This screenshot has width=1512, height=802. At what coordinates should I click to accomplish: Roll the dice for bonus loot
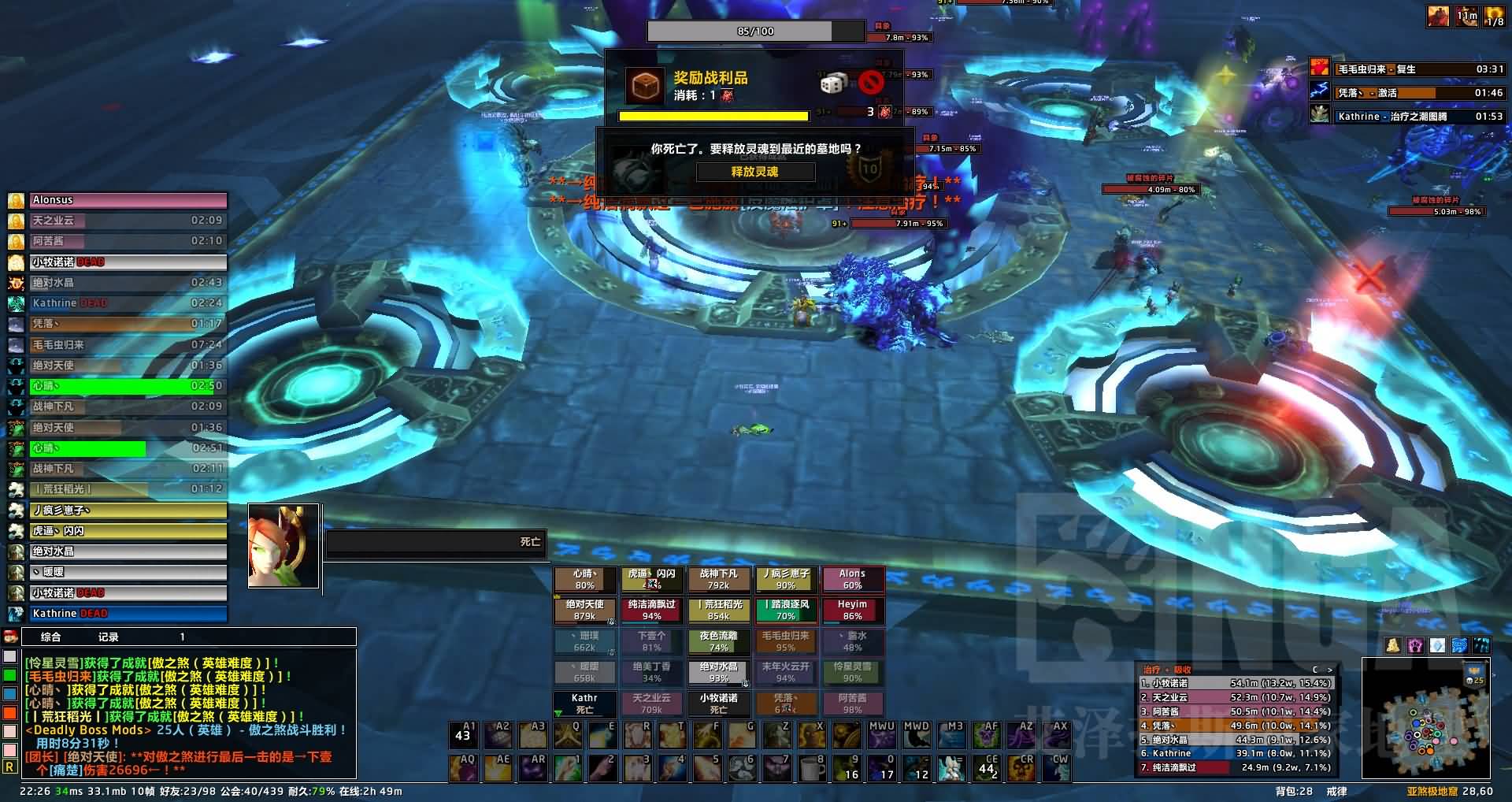(x=834, y=83)
